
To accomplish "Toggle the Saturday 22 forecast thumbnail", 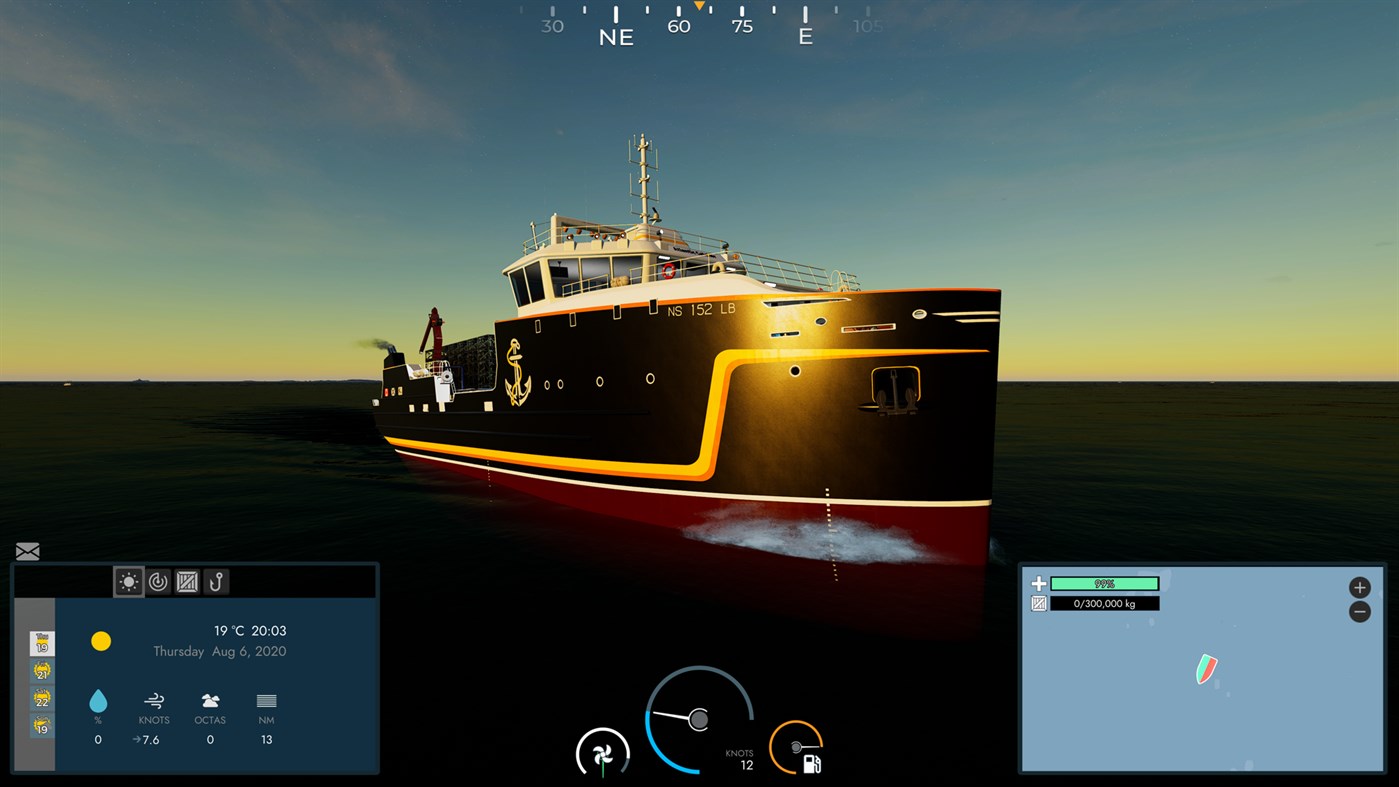I will (40, 700).
